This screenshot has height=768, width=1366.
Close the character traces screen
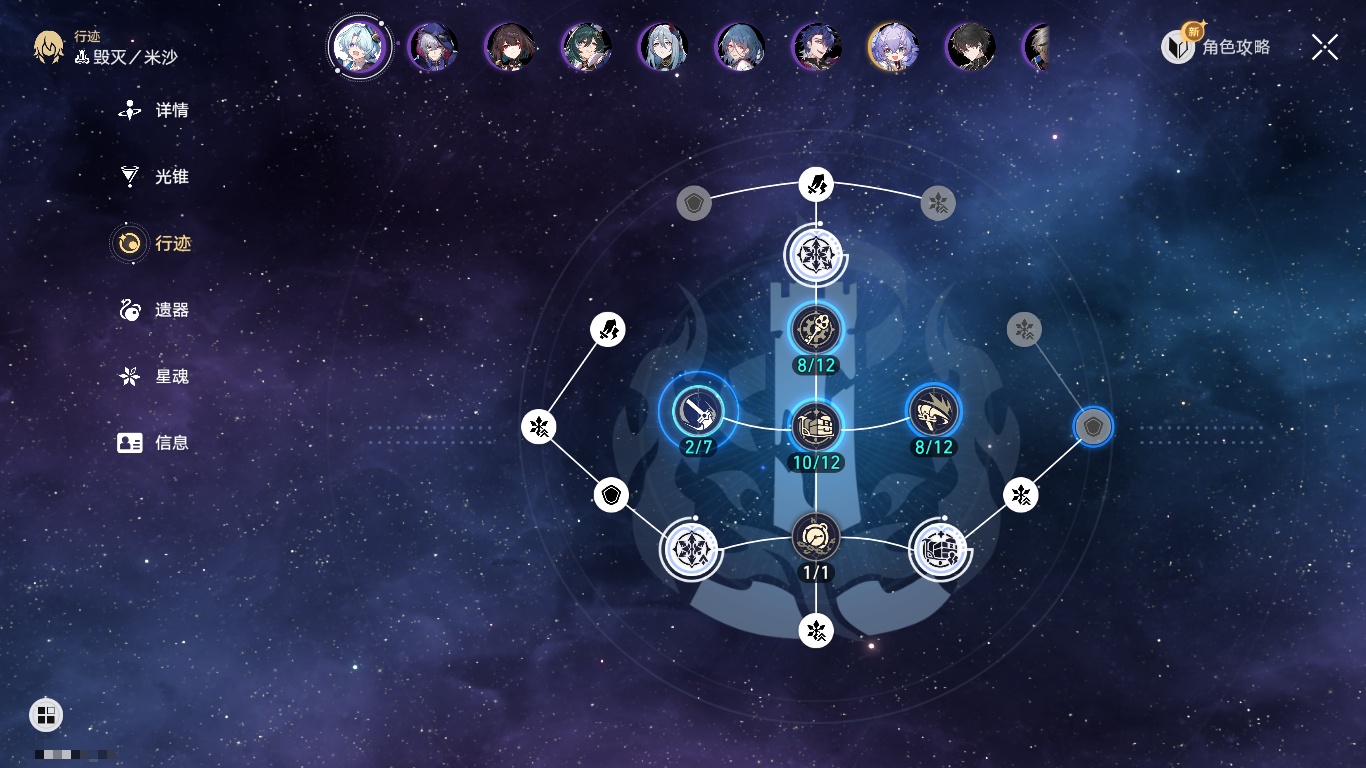click(x=1324, y=47)
